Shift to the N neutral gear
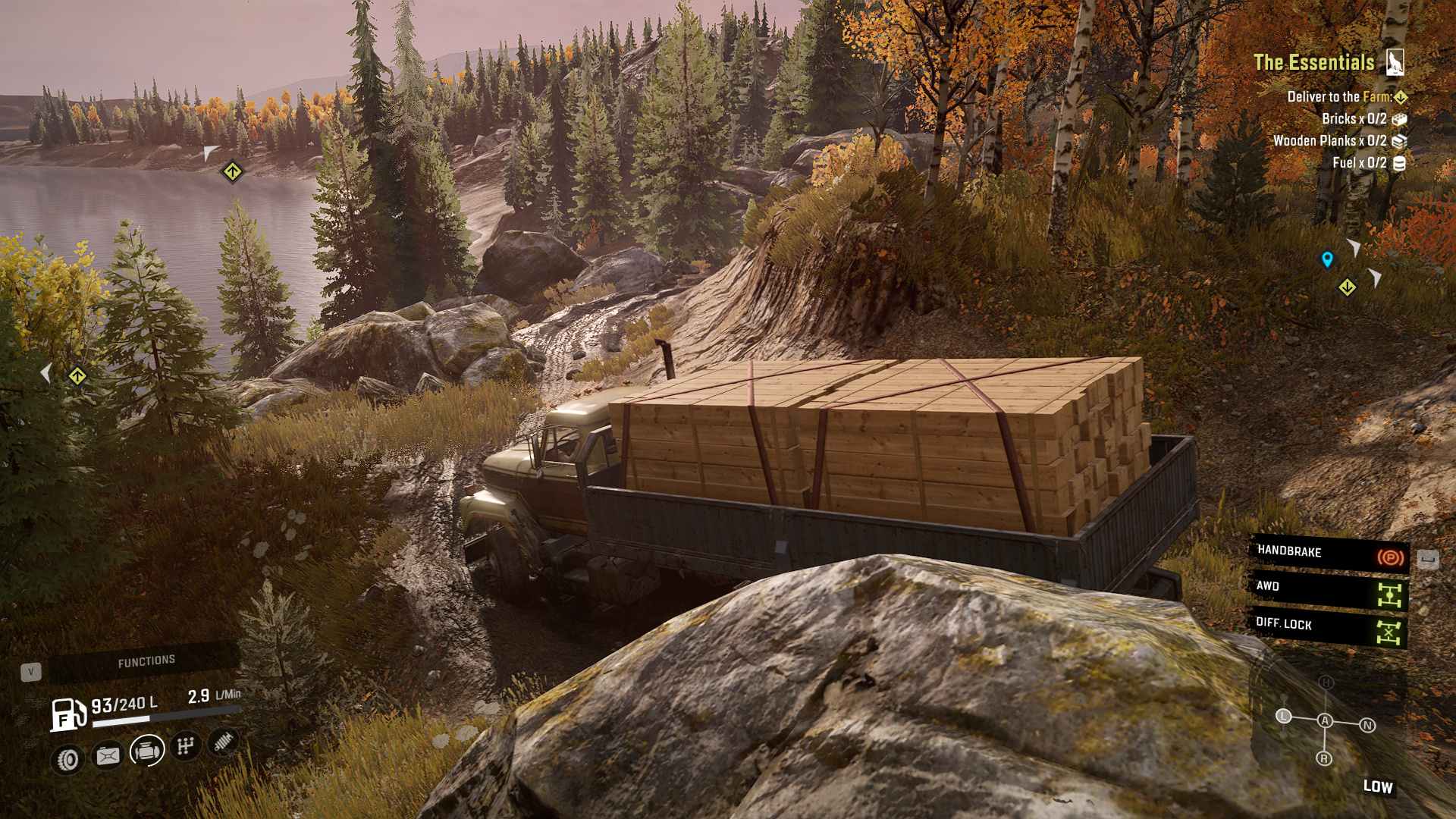The image size is (1456, 819). pyautogui.click(x=1367, y=726)
